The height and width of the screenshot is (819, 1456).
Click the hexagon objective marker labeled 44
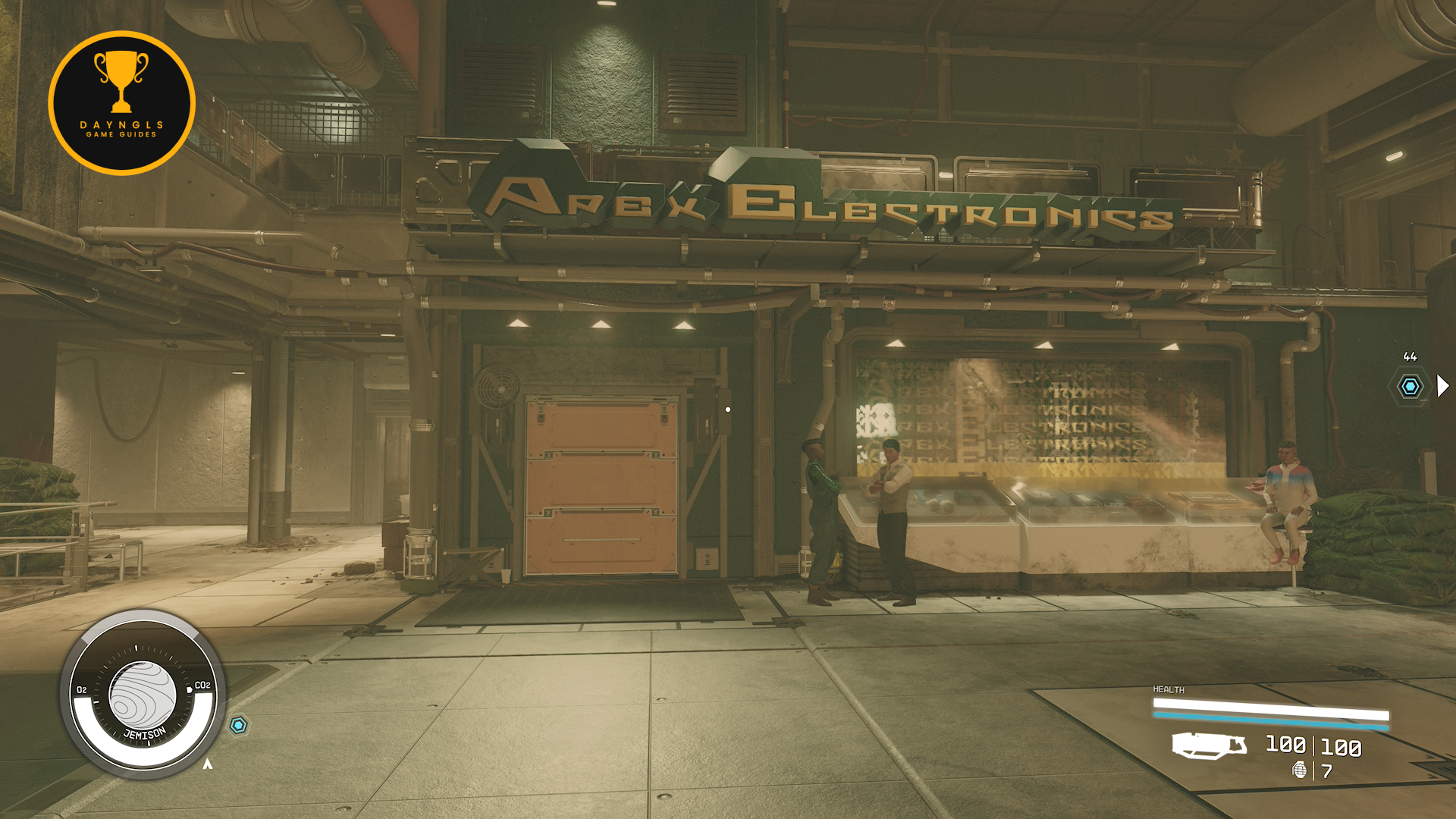[1410, 387]
